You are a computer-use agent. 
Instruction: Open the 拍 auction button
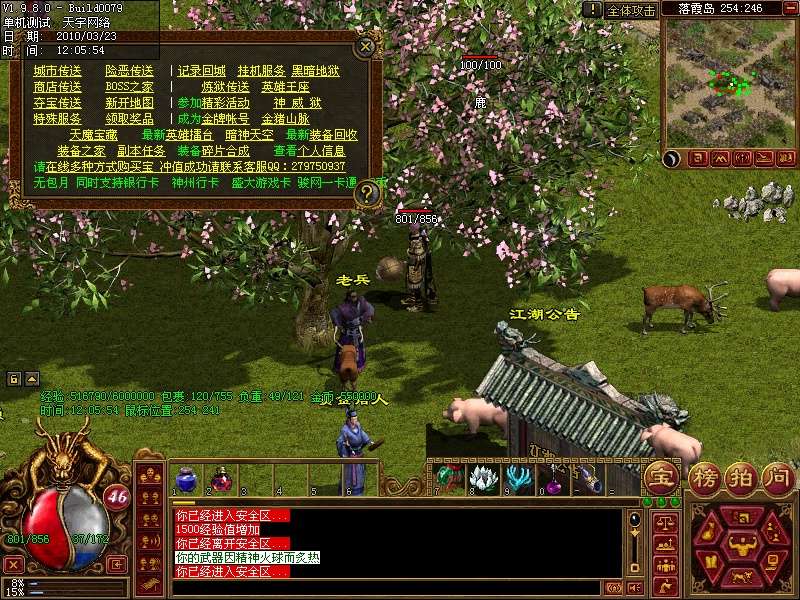click(x=741, y=476)
